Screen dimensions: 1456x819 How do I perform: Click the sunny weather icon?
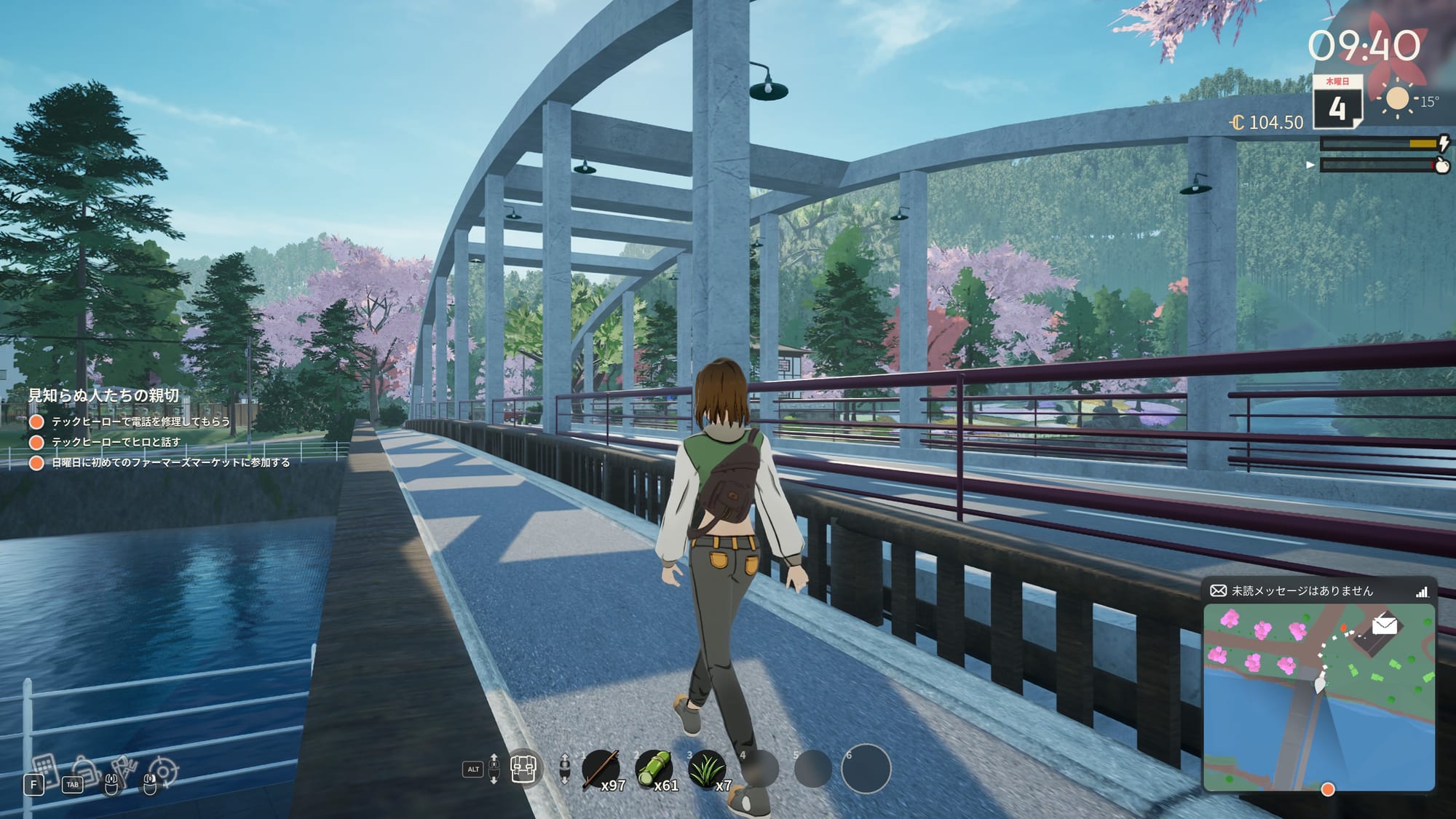1396,98
